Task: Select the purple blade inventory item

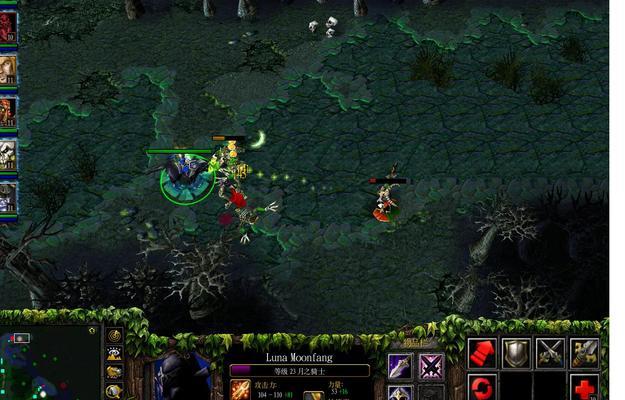Action: [x=400, y=366]
